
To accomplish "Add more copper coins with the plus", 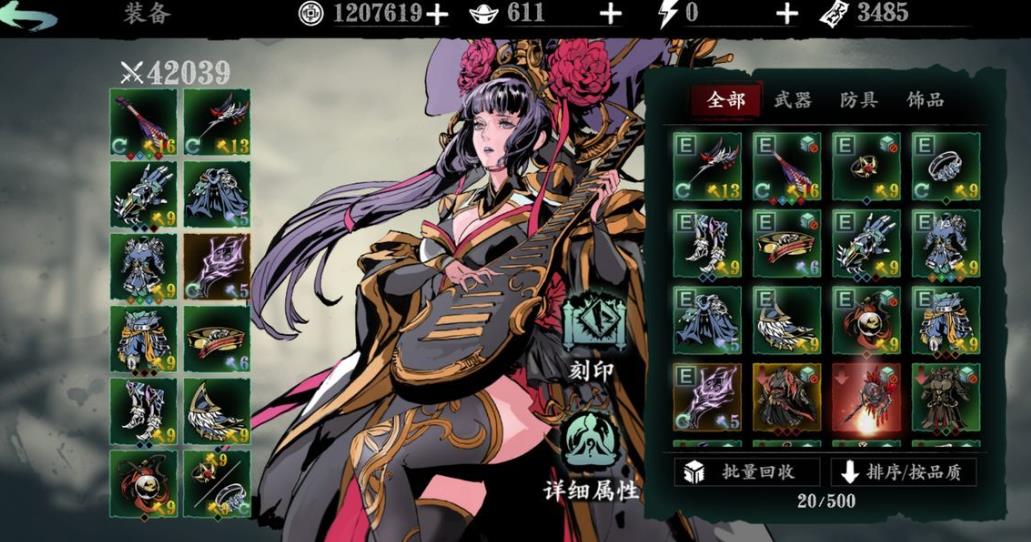I will pos(437,13).
